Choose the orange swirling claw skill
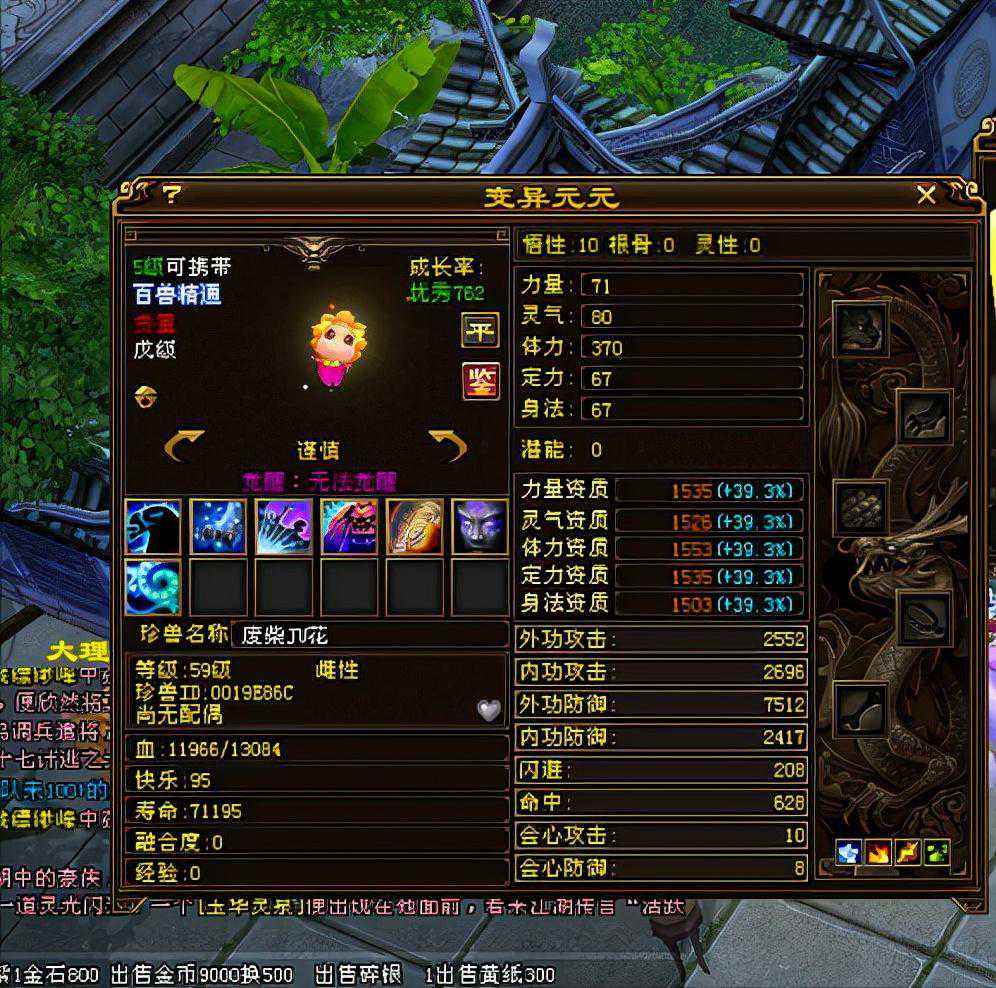996x988 pixels. point(414,526)
